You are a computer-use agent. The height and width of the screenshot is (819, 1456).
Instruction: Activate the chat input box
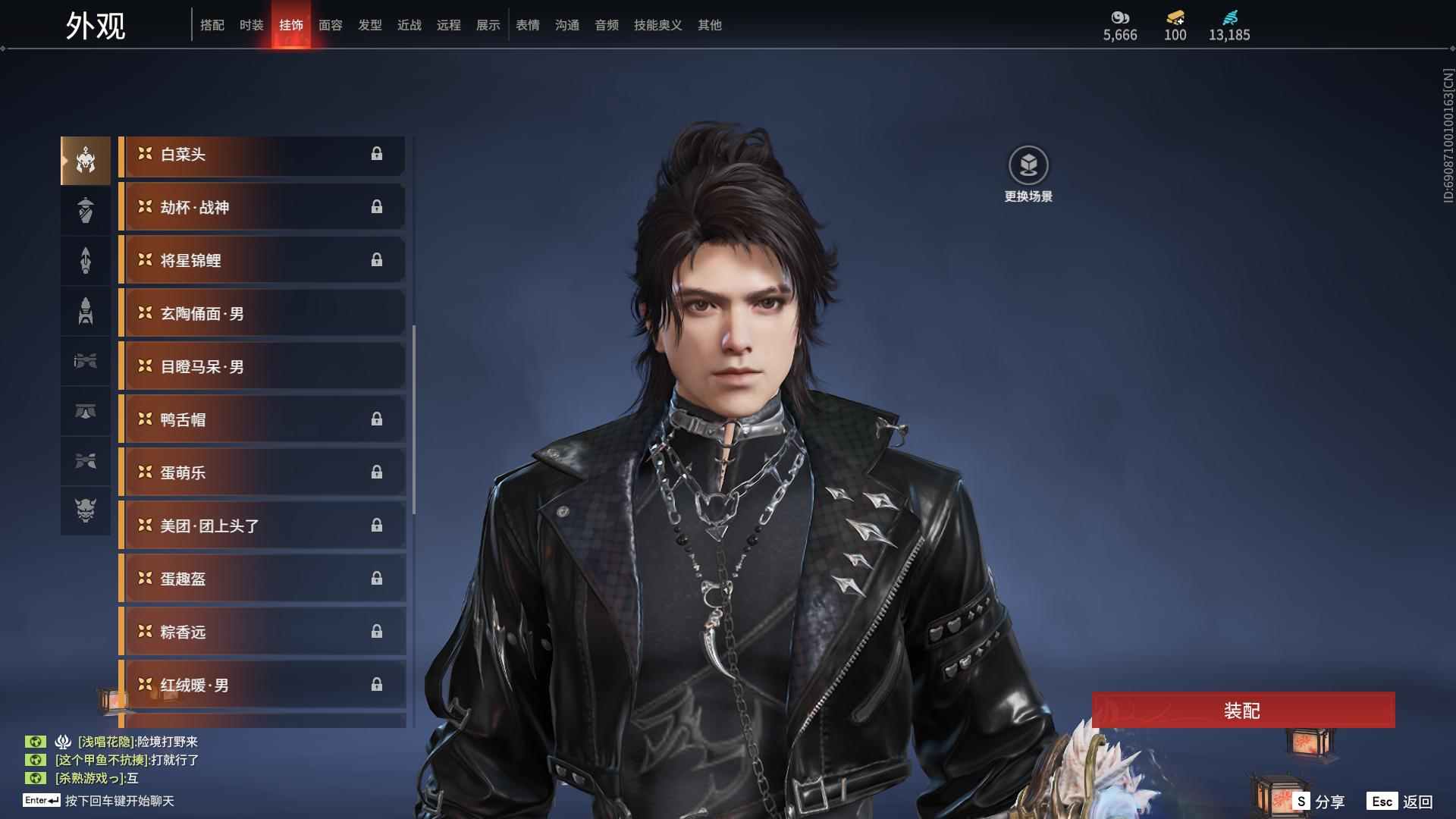[119, 801]
